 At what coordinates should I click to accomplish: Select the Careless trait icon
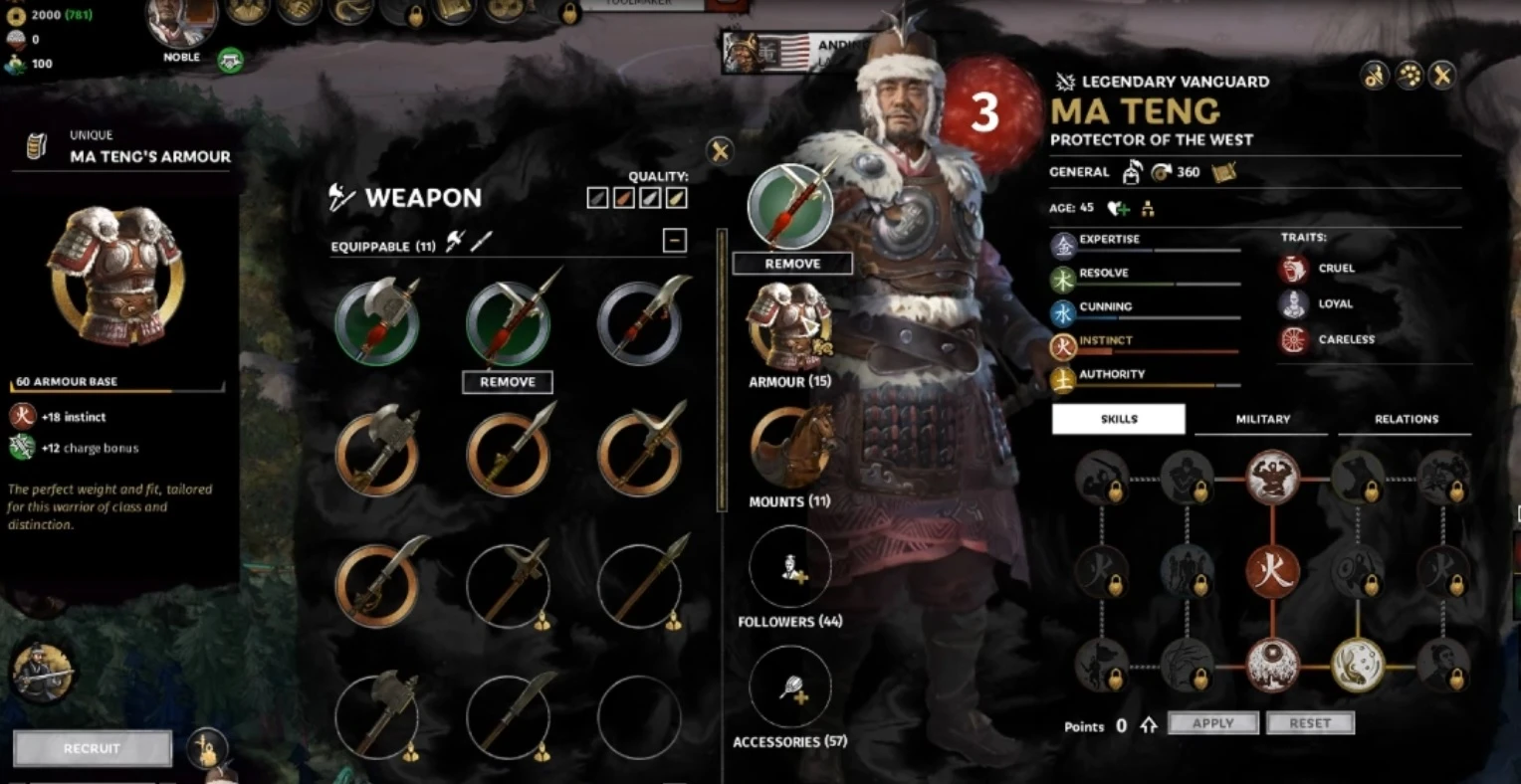(1294, 340)
